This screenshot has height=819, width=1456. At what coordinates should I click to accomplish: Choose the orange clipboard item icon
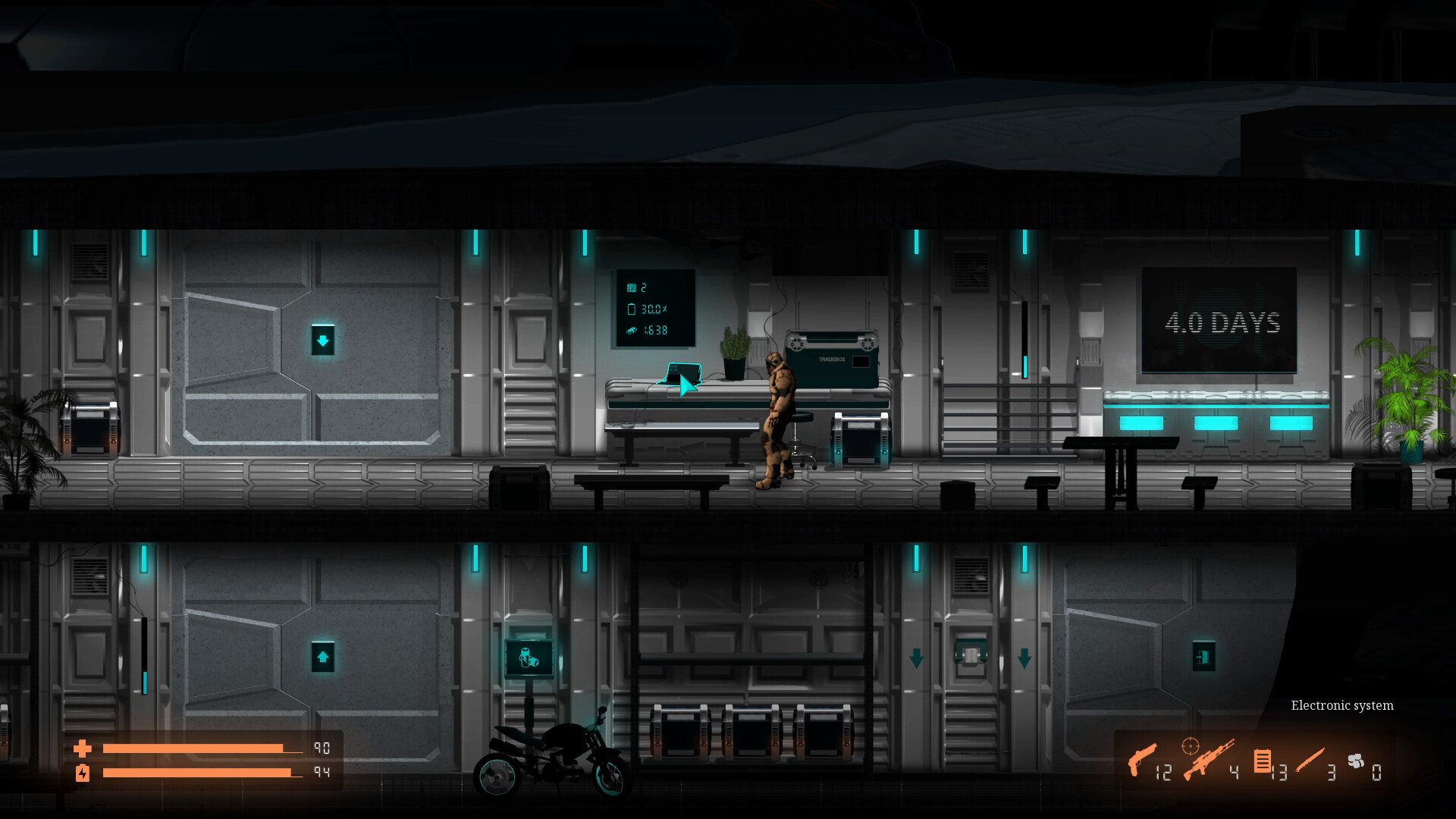[x=1263, y=761]
